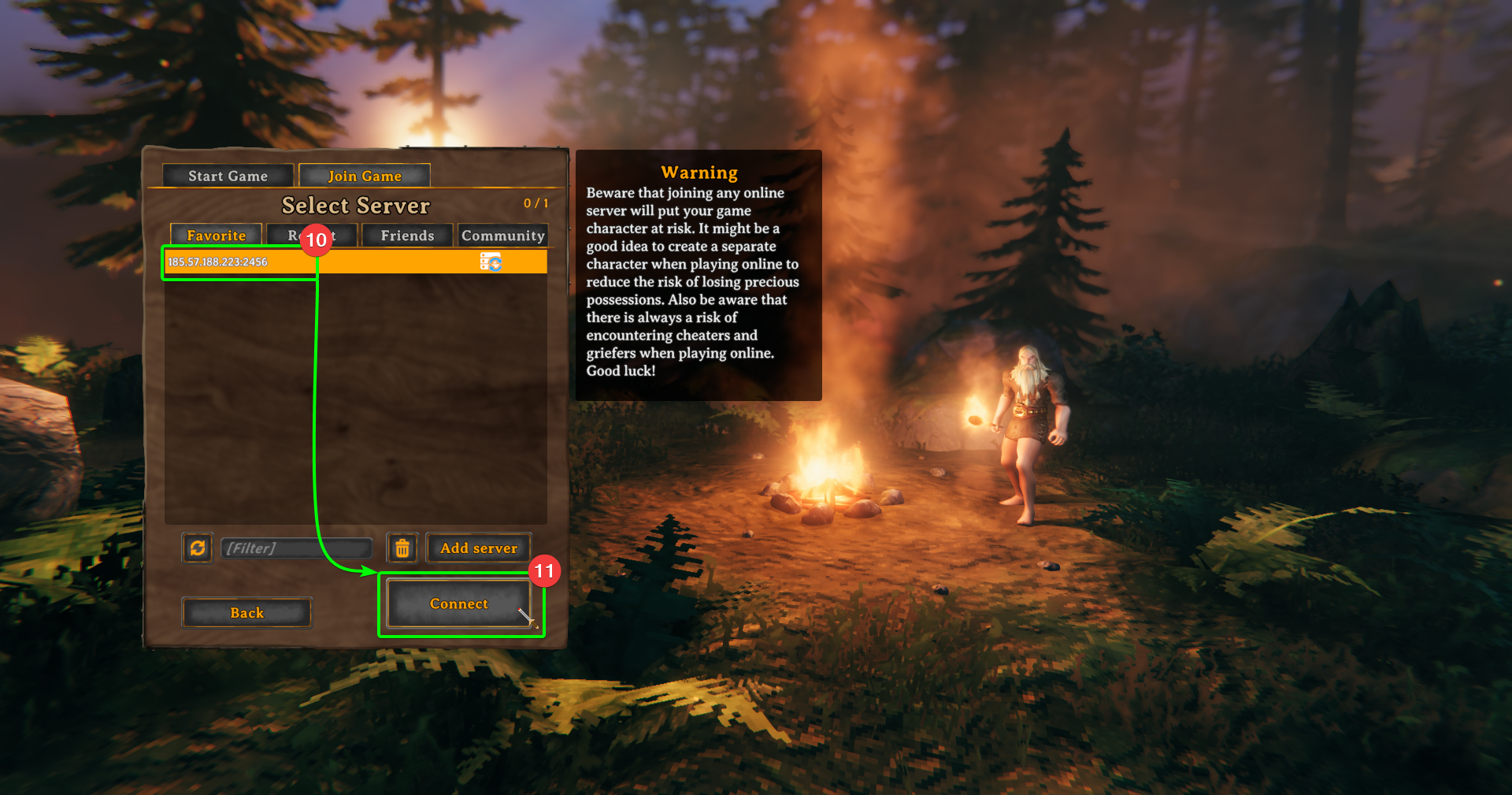Viewport: 1512px width, 795px height.
Task: Add a new server
Action: [x=478, y=548]
